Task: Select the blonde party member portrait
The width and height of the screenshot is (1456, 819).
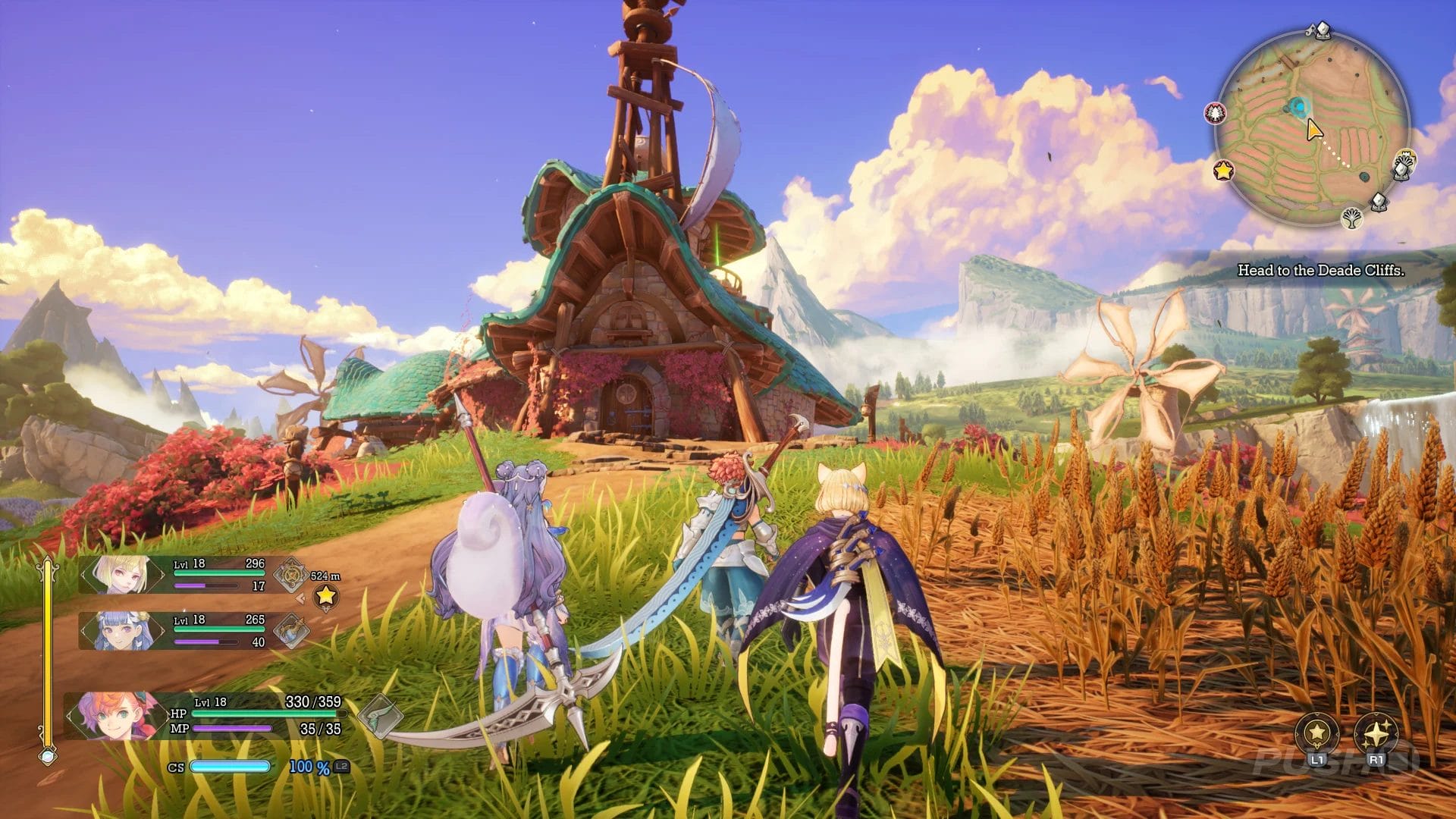Action: [x=121, y=575]
